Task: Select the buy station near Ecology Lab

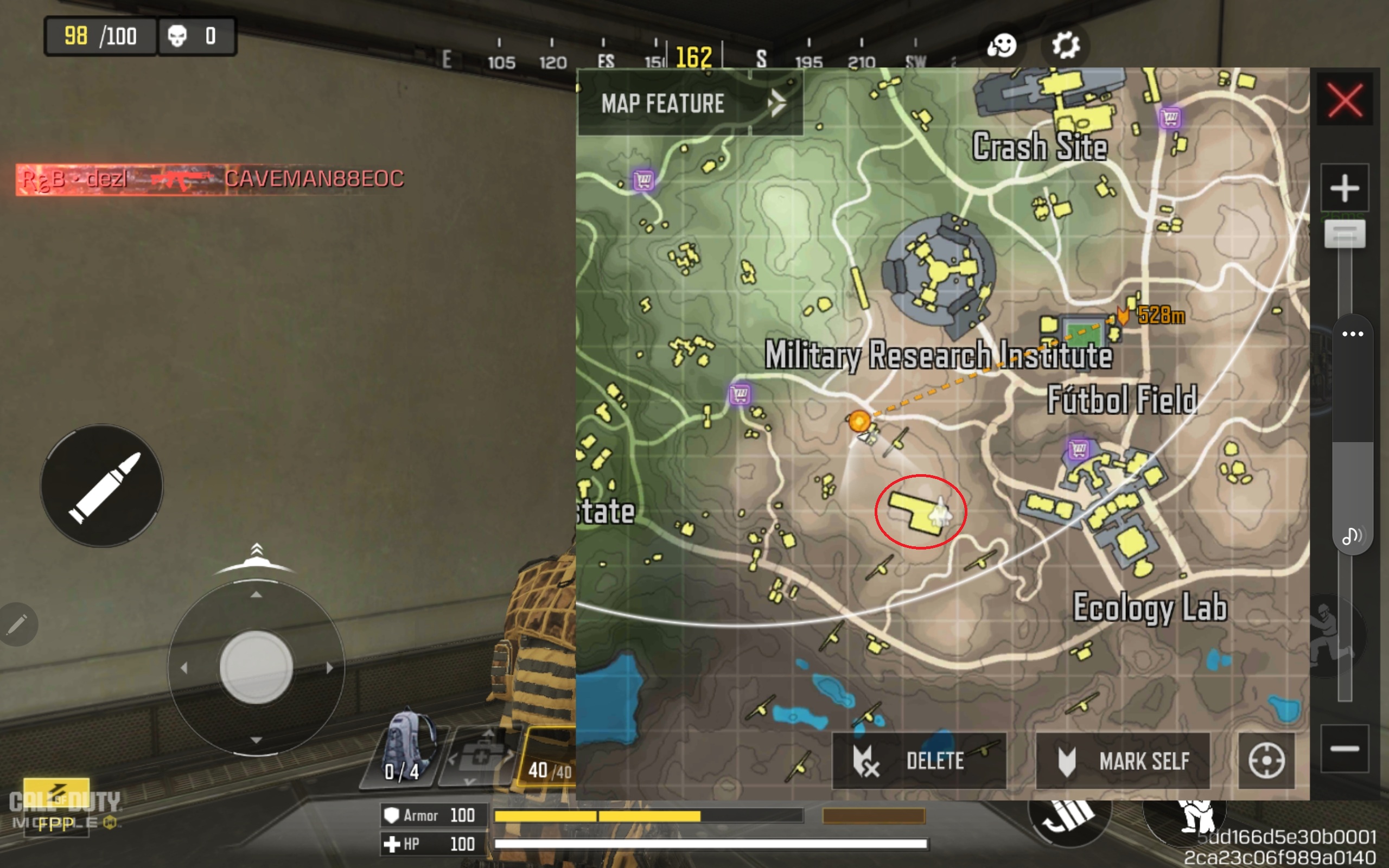Action: (1079, 448)
